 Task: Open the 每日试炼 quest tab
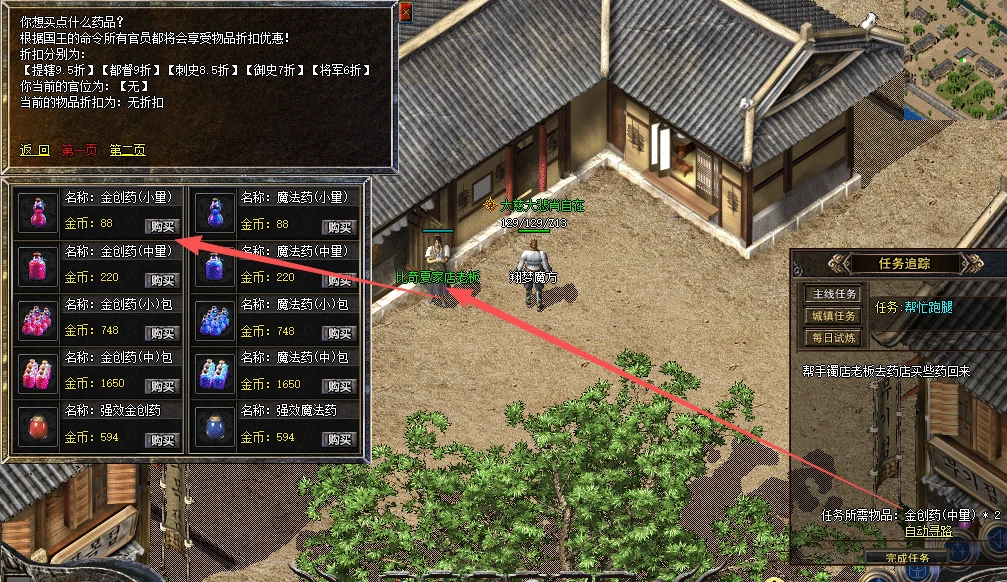[x=833, y=338]
